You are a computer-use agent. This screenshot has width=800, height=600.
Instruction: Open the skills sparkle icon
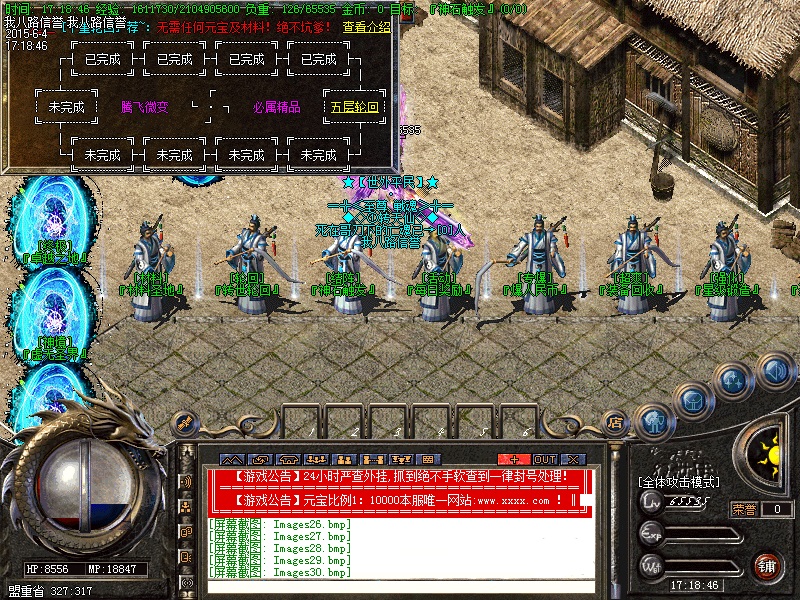(x=734, y=381)
